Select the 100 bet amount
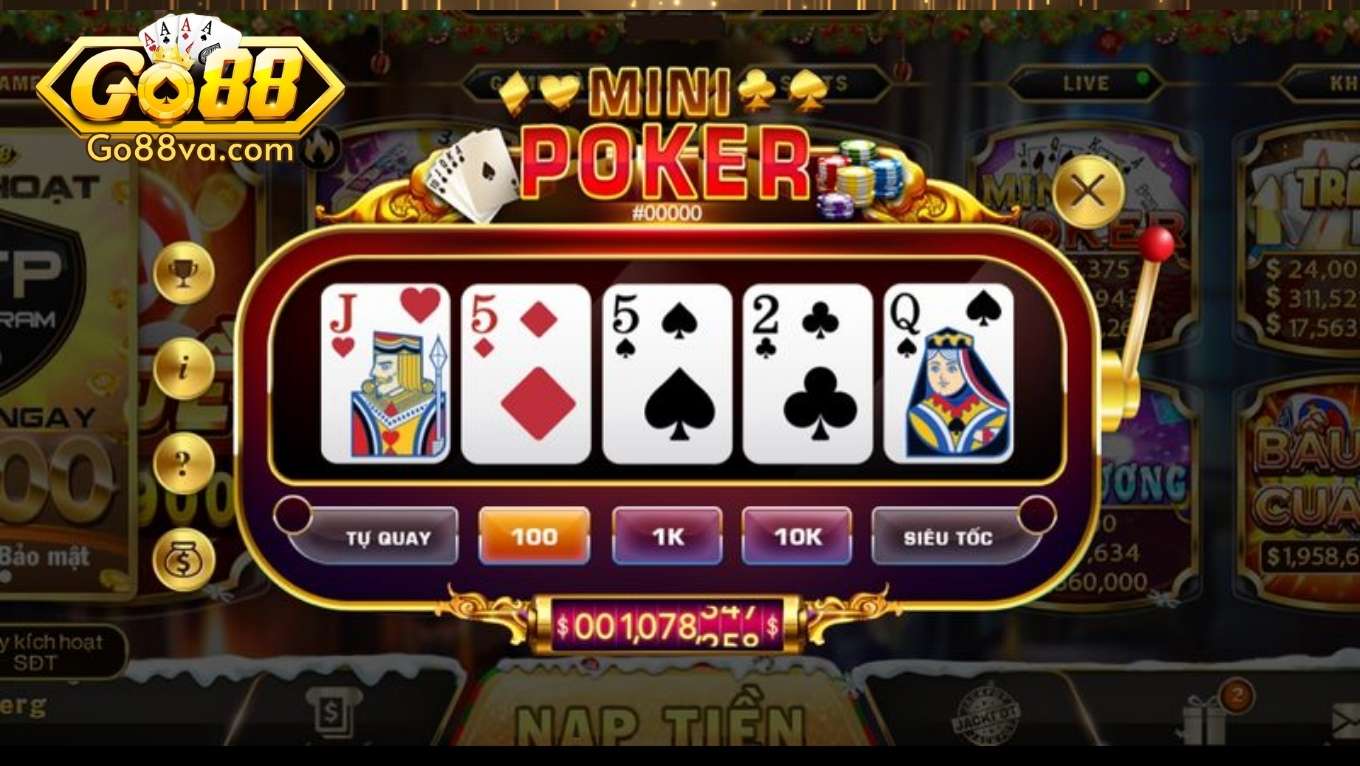Image resolution: width=1360 pixels, height=766 pixels. coord(533,535)
